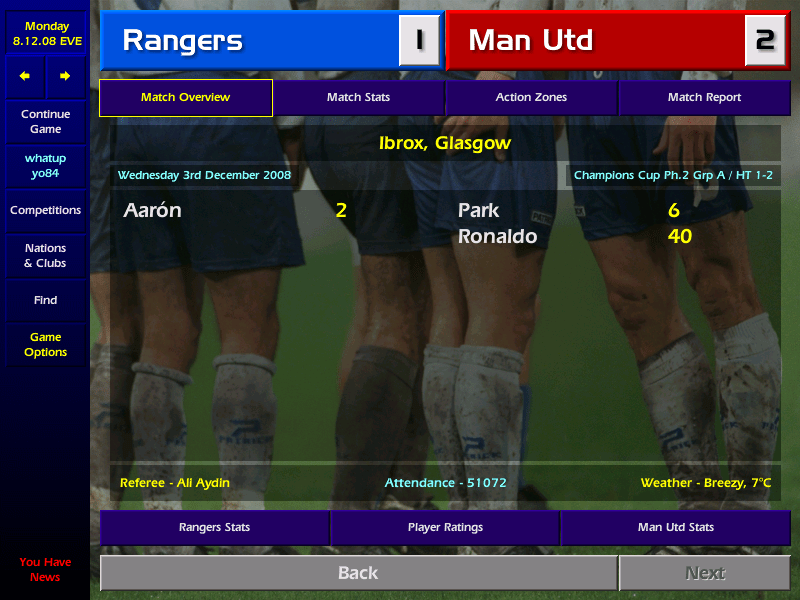Select goalscorer Aarón
The height and width of the screenshot is (600, 800).
point(152,211)
